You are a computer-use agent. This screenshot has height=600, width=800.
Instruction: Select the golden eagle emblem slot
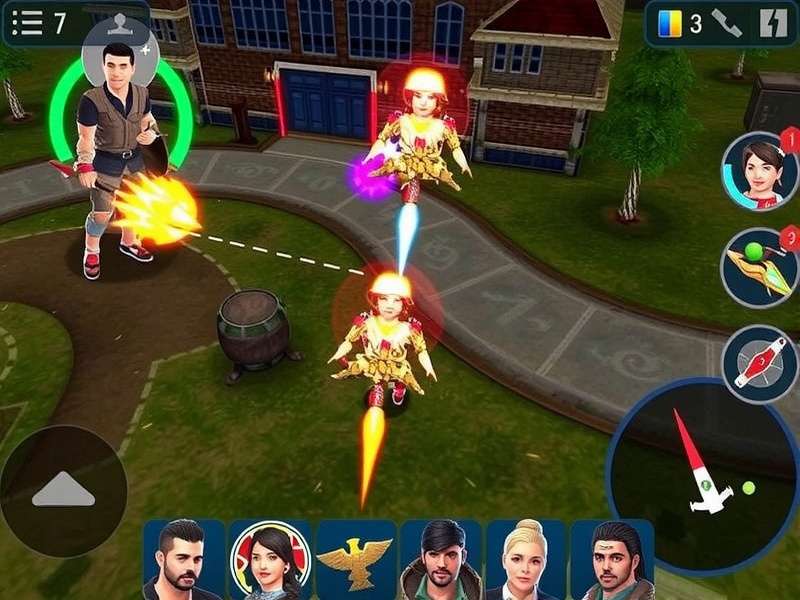[355, 559]
